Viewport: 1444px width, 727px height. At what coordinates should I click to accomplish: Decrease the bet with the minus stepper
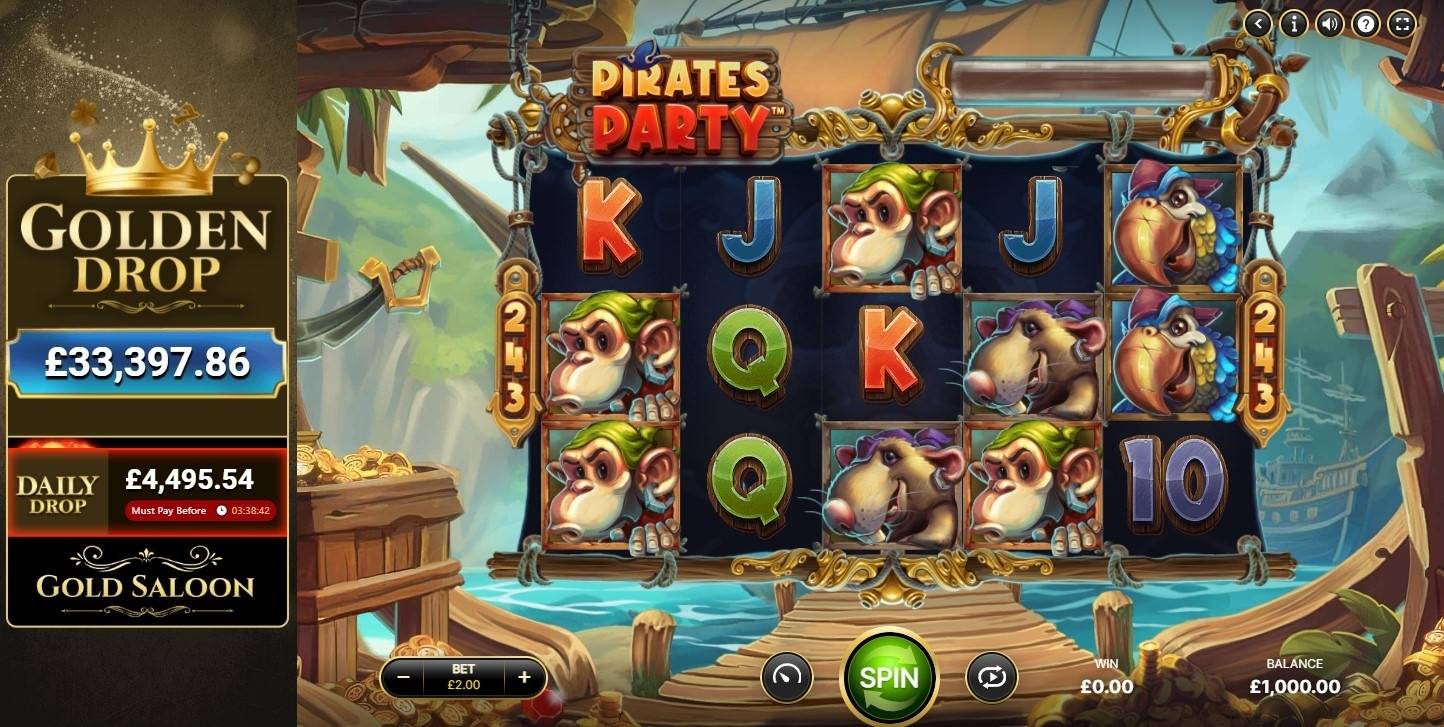coord(404,677)
